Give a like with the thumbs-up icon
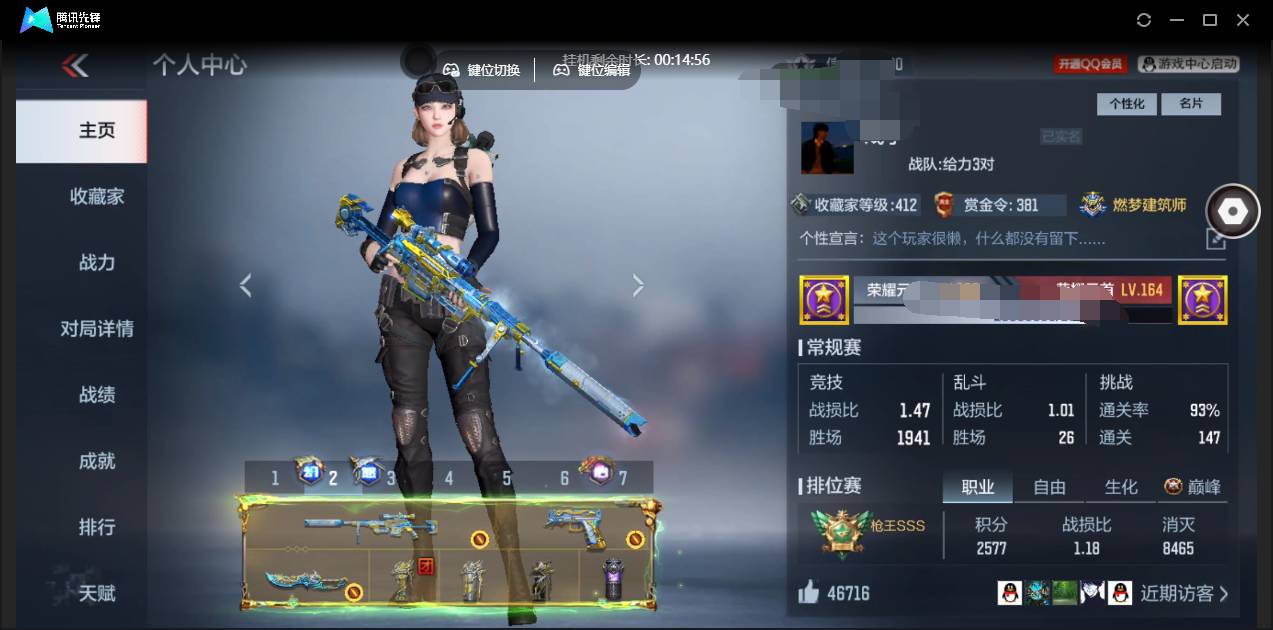This screenshot has width=1273, height=630. (809, 593)
